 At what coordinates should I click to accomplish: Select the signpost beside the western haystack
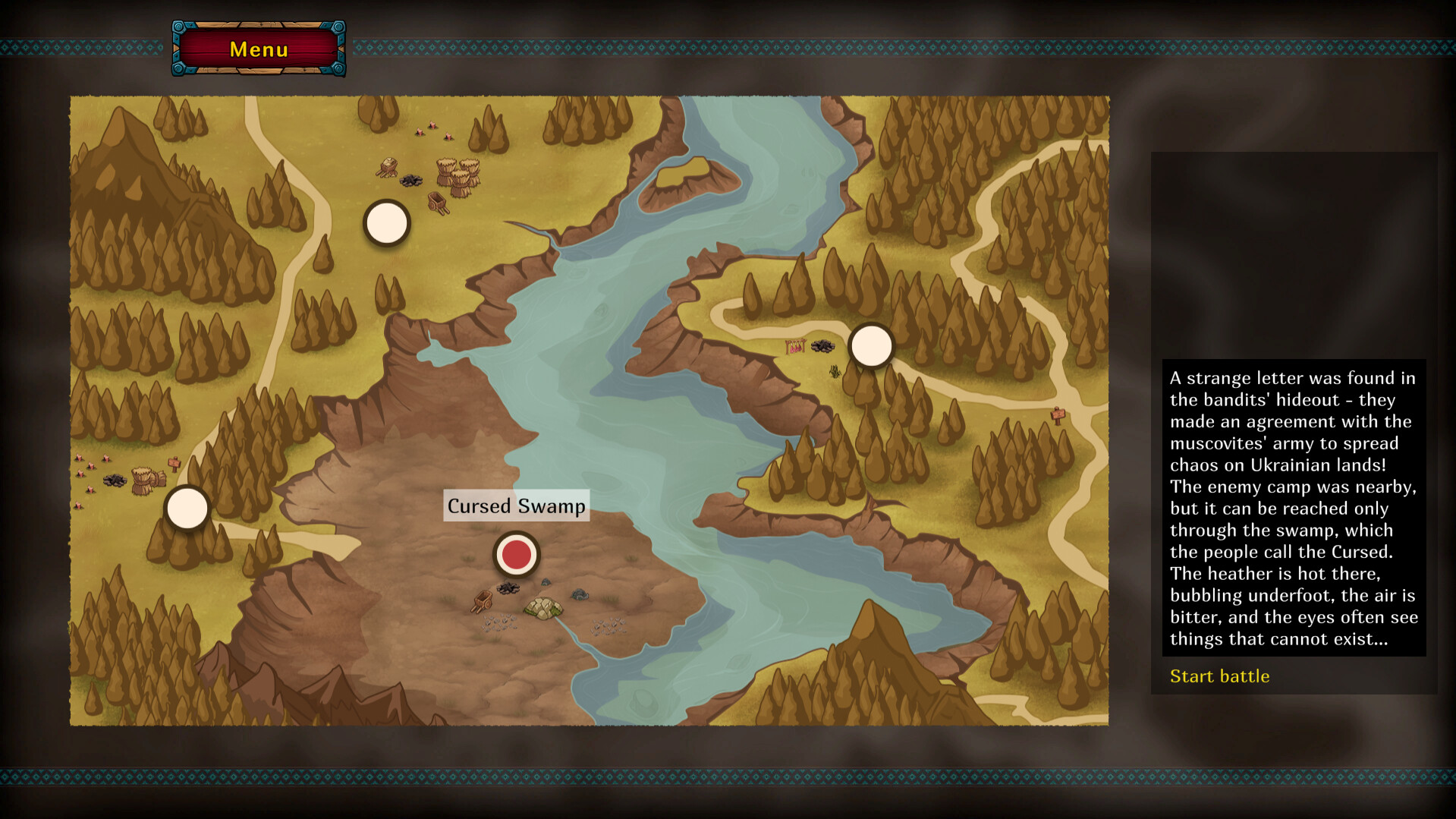[x=175, y=465]
